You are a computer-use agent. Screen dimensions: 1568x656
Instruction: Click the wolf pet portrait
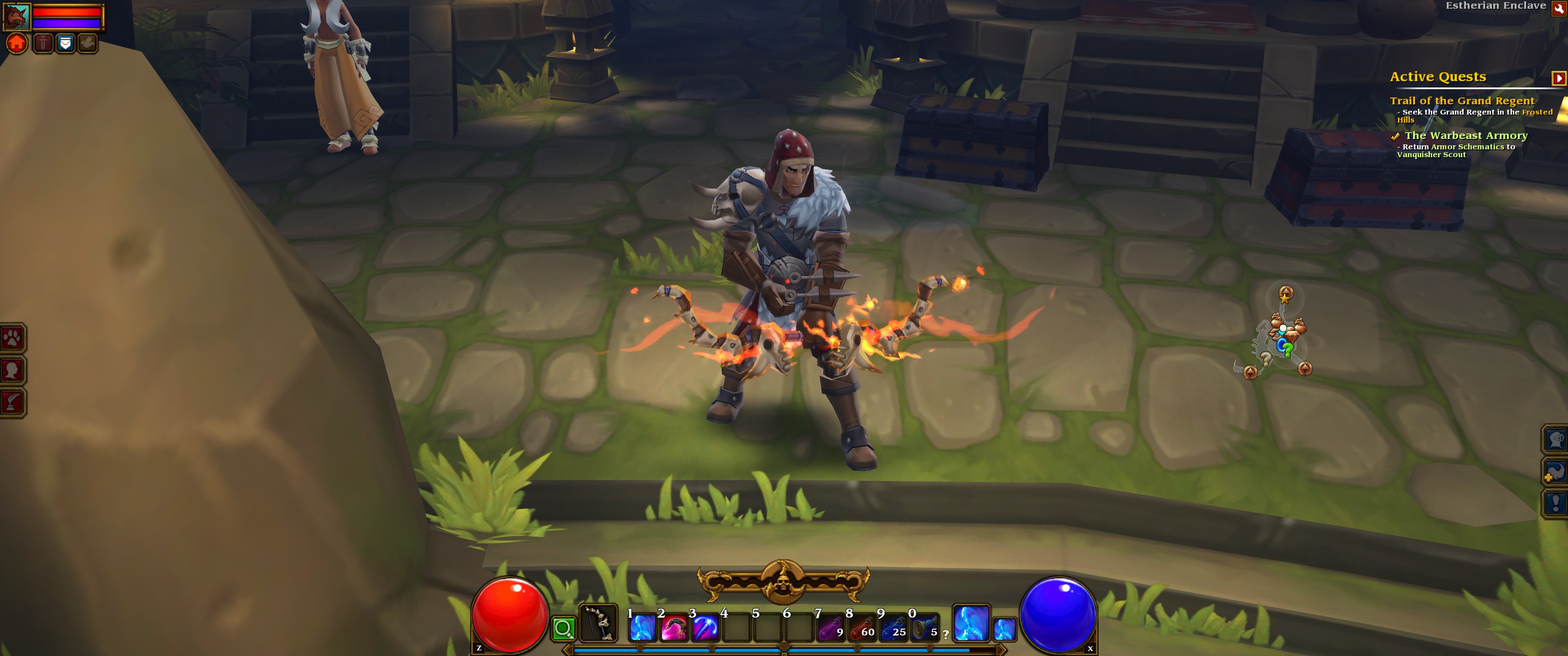pos(16,17)
